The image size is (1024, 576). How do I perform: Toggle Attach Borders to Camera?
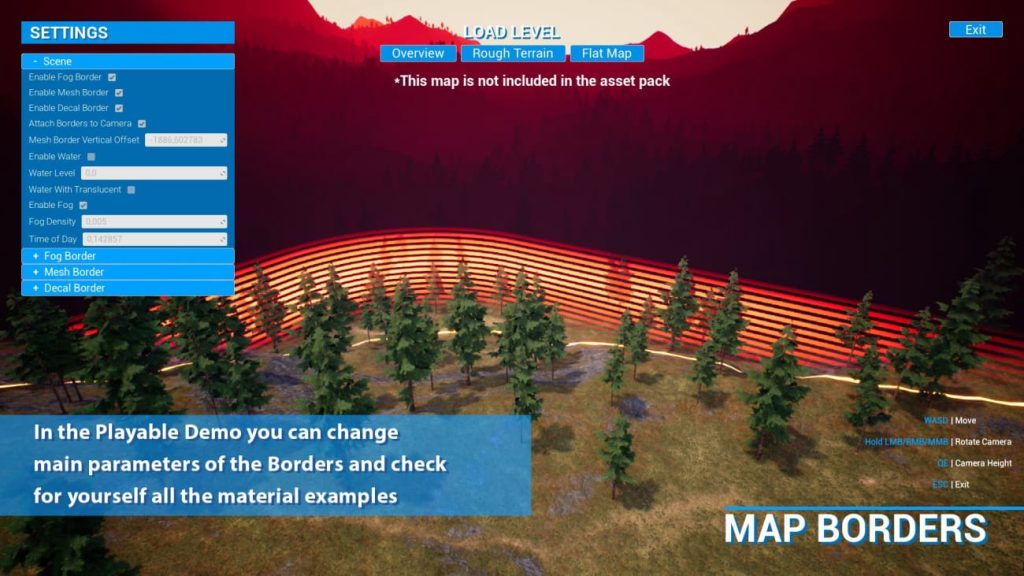coord(142,124)
